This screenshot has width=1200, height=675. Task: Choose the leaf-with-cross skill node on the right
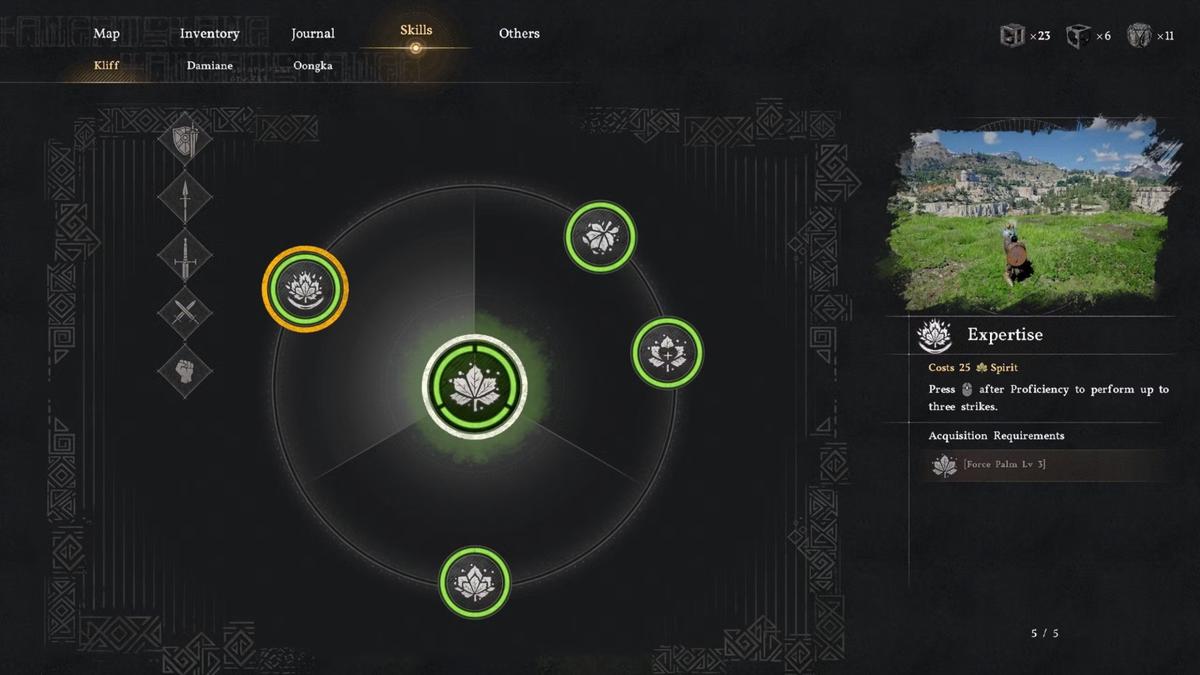pyautogui.click(x=668, y=353)
